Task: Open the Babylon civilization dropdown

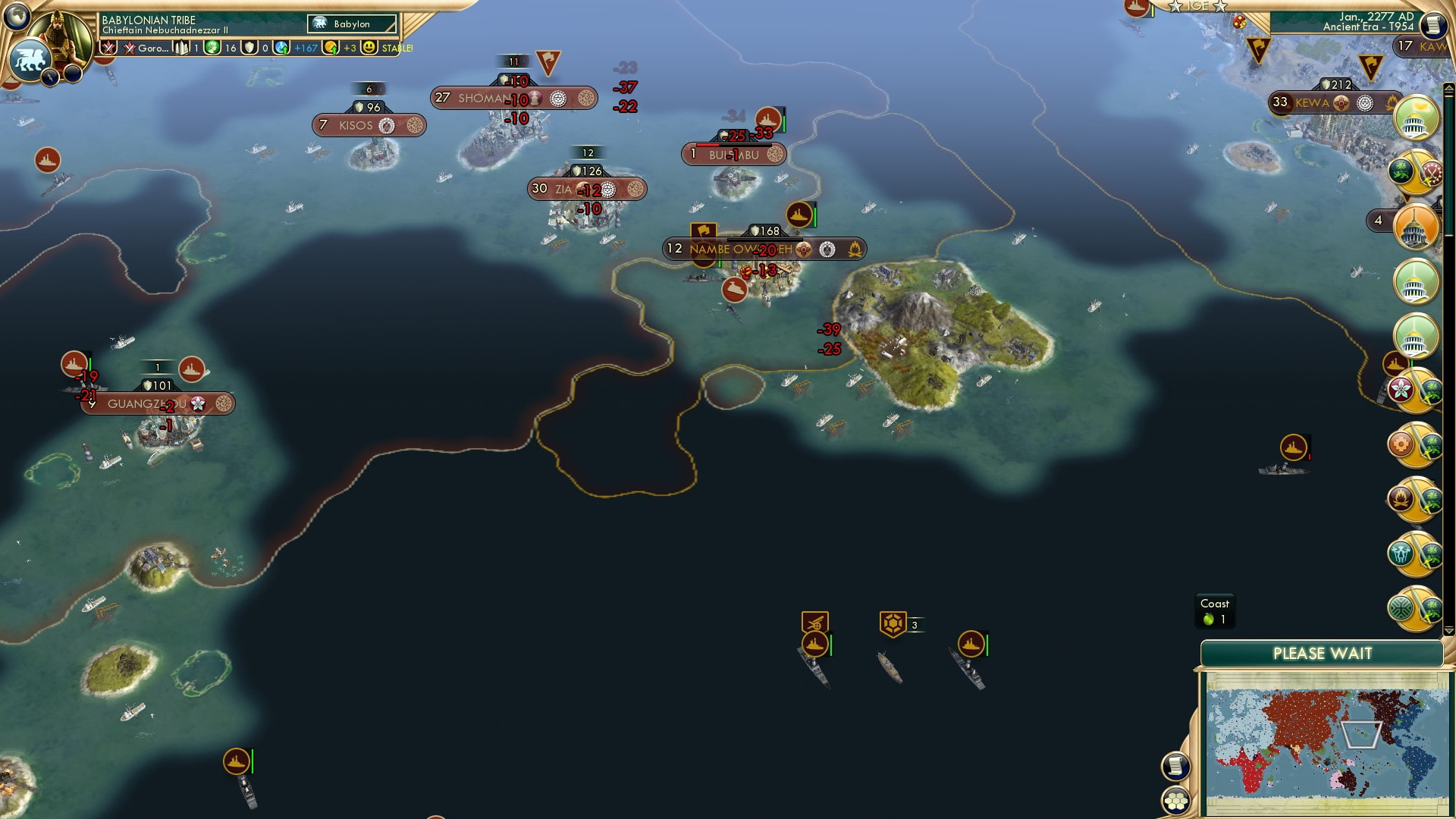Action: 353,24
